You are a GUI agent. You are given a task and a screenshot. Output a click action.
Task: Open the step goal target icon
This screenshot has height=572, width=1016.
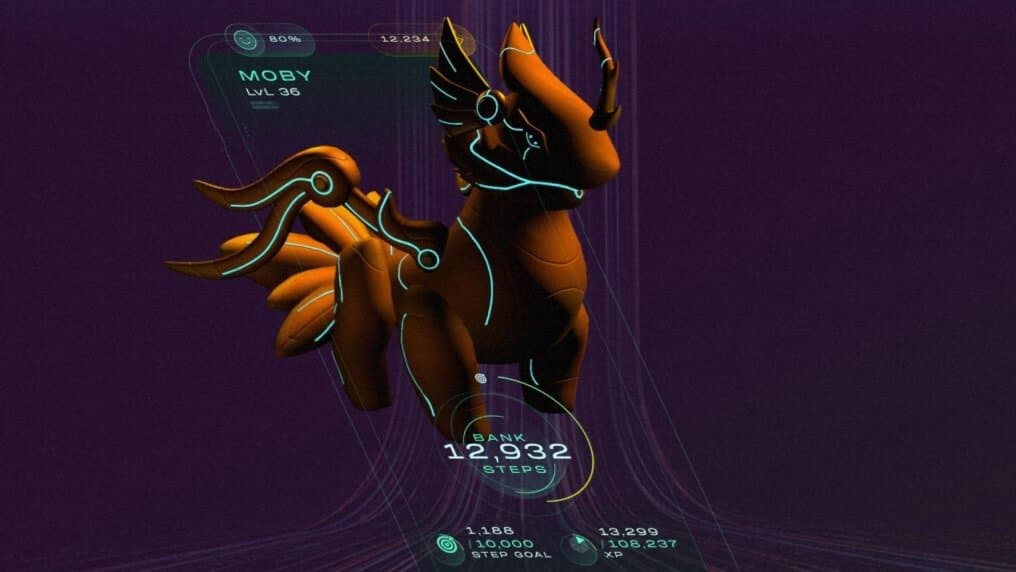pos(446,544)
